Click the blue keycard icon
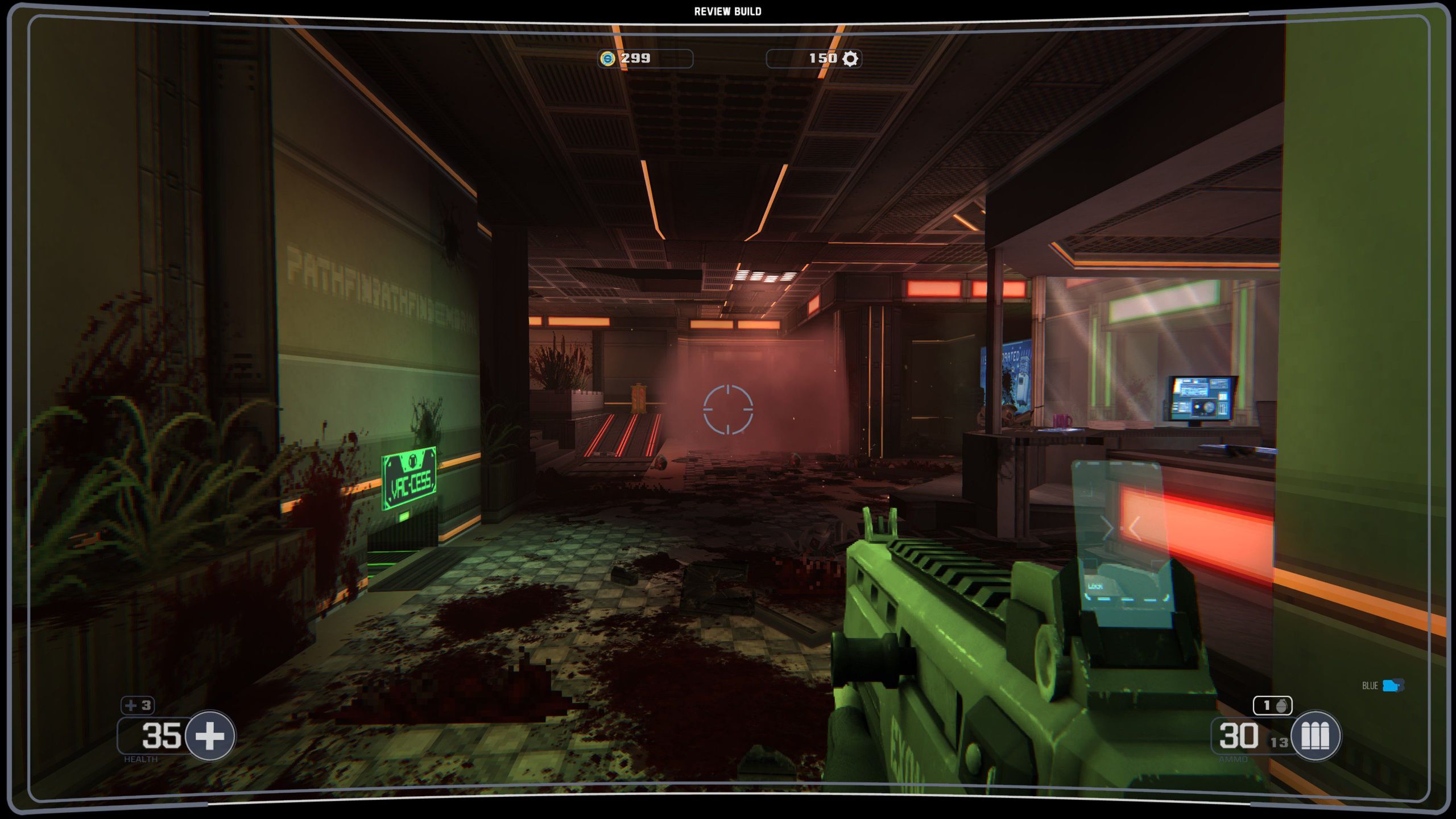The width and height of the screenshot is (1456, 819). click(1393, 685)
